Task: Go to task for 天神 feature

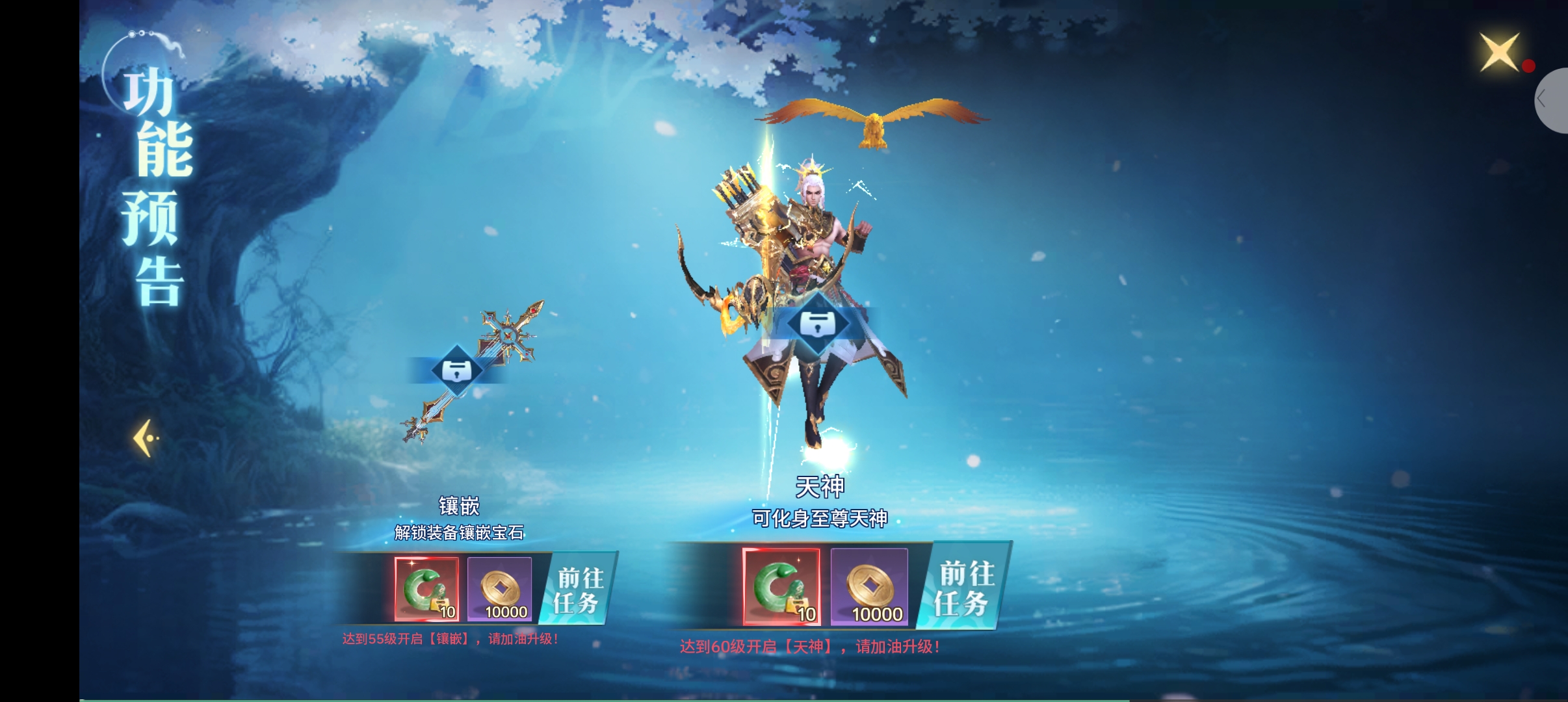Action: (x=965, y=588)
